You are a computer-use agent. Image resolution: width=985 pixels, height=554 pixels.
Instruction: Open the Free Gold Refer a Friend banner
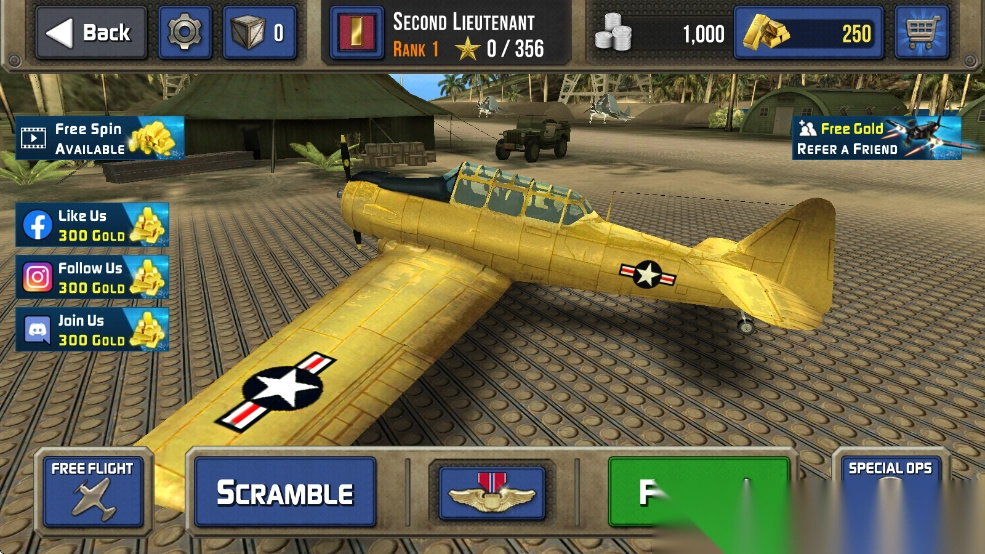pos(877,138)
